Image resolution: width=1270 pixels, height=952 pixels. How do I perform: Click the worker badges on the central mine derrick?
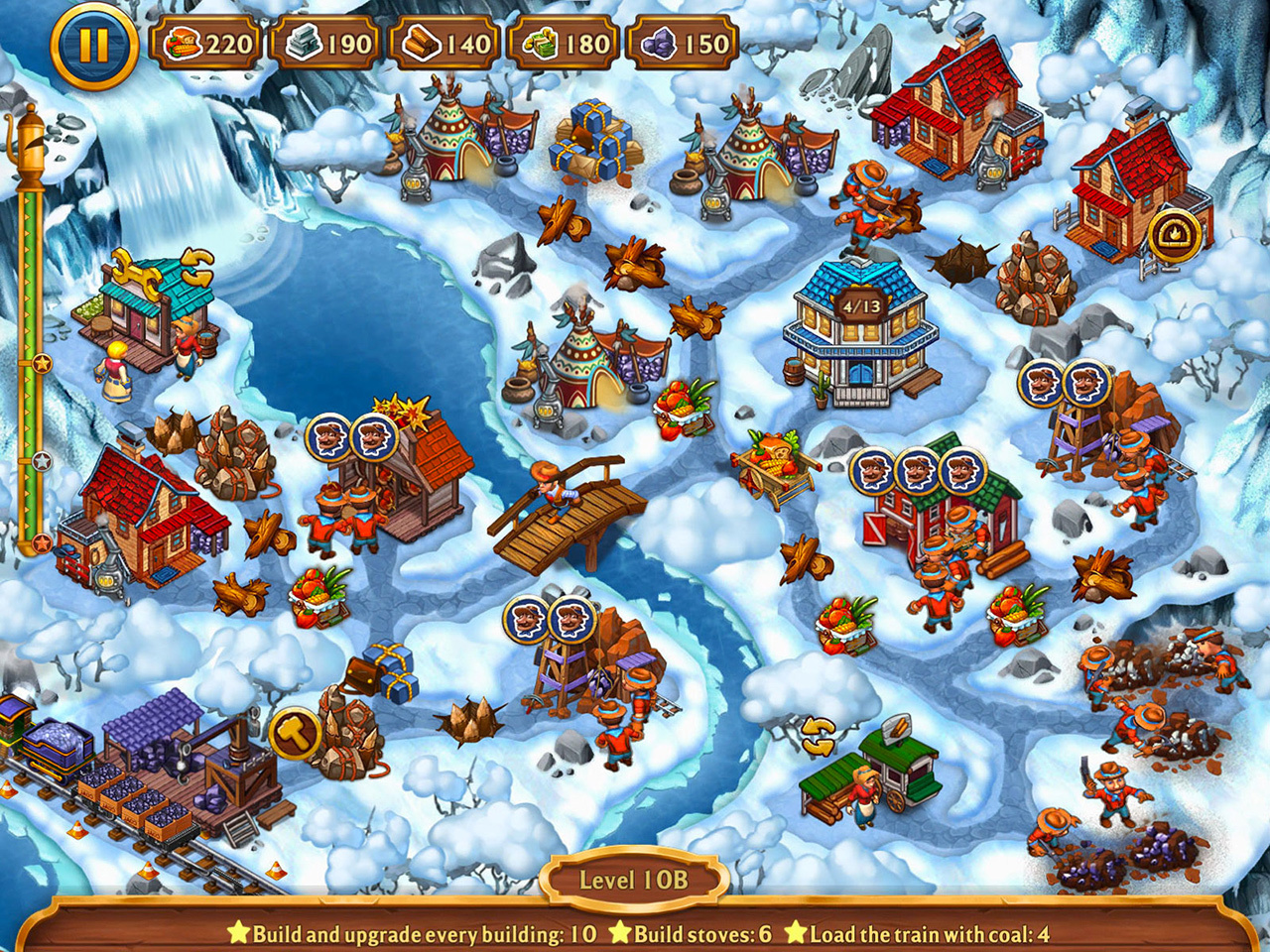point(550,620)
